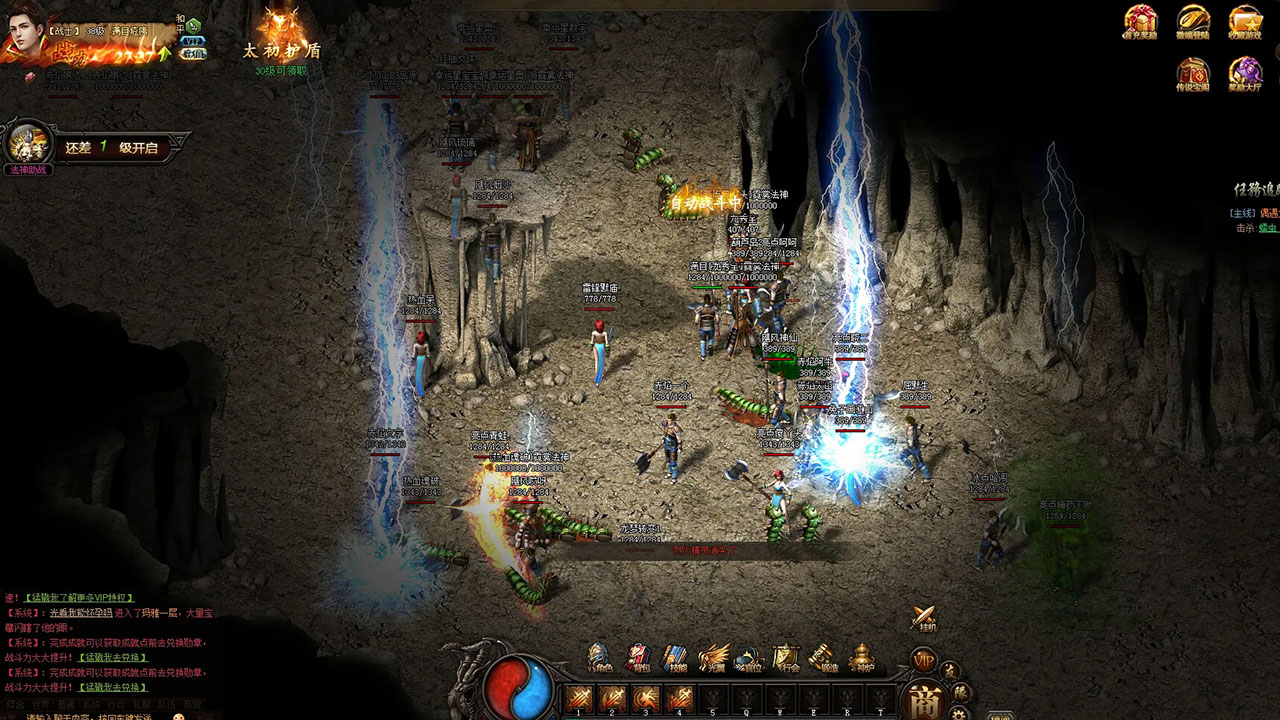Toggle the 挂机 auto-battle crossed swords

925,618
